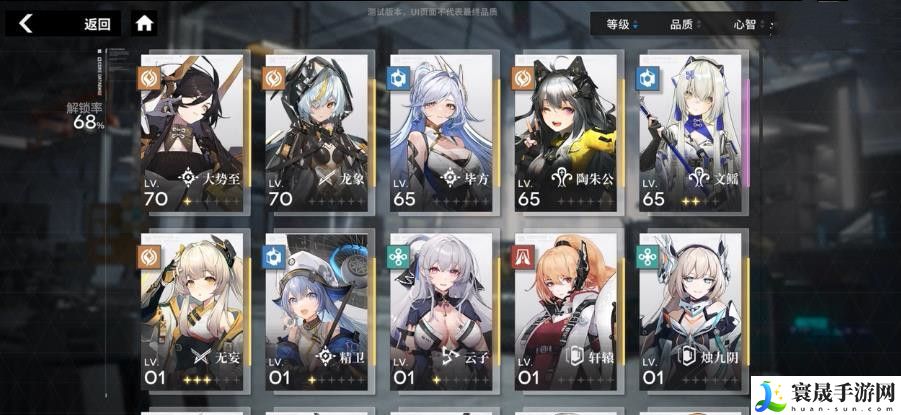Go to the home screen via house icon
Screen dimensions: 901x415
(x=145, y=23)
